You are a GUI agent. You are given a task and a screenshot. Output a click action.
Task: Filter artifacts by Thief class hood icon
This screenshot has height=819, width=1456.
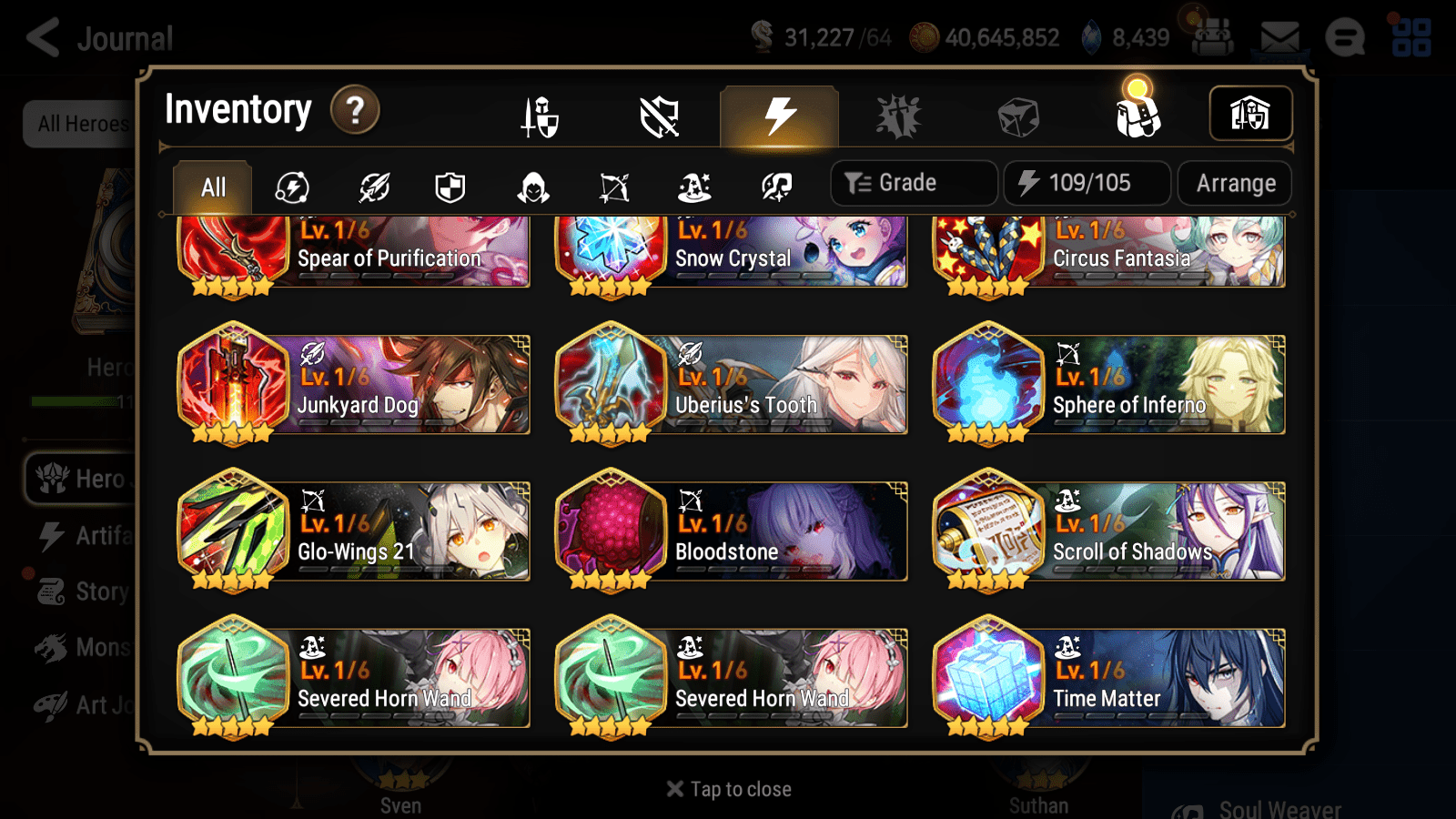[x=533, y=187]
